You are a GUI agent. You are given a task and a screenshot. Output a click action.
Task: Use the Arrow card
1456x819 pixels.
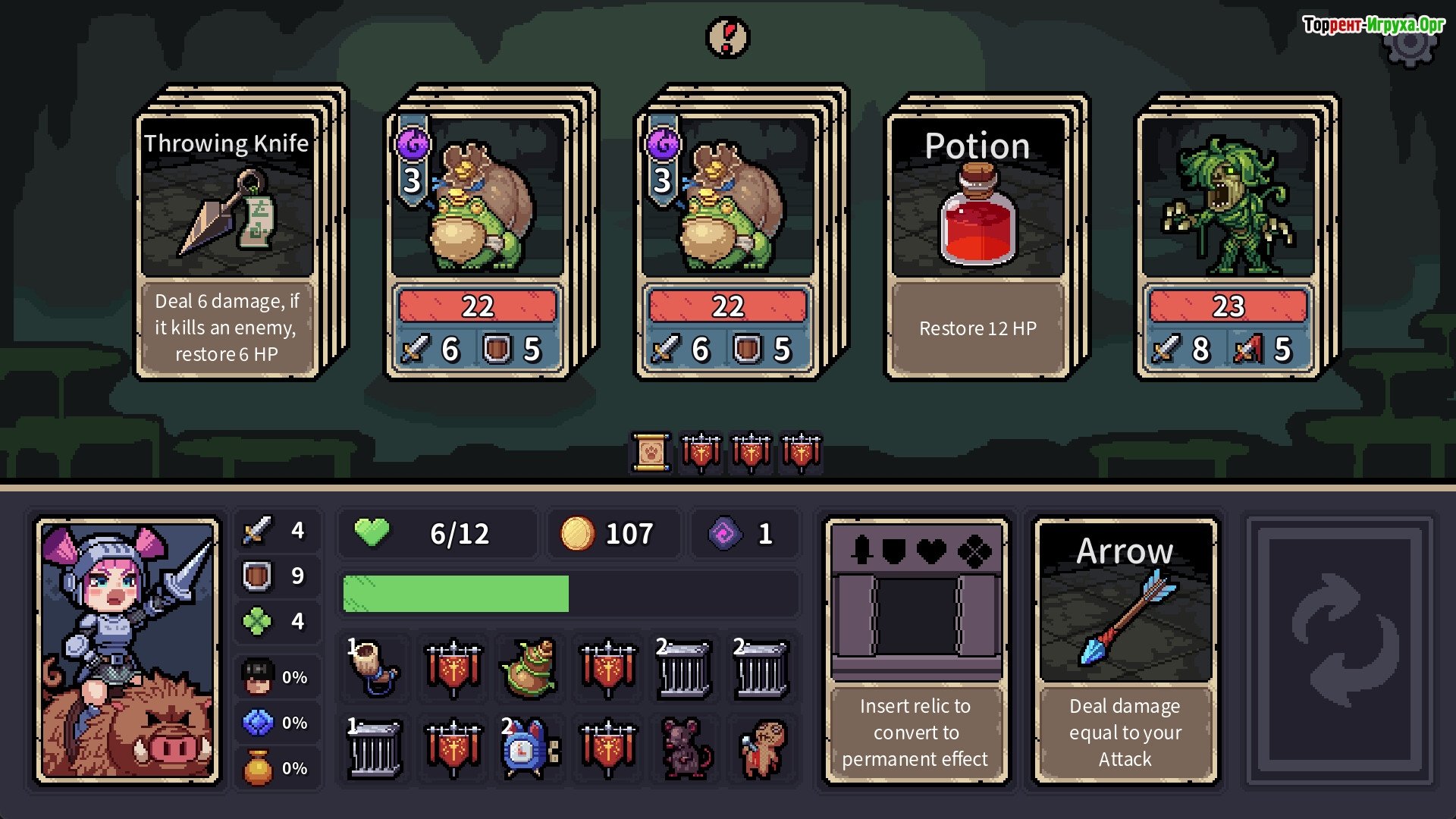tap(1125, 651)
